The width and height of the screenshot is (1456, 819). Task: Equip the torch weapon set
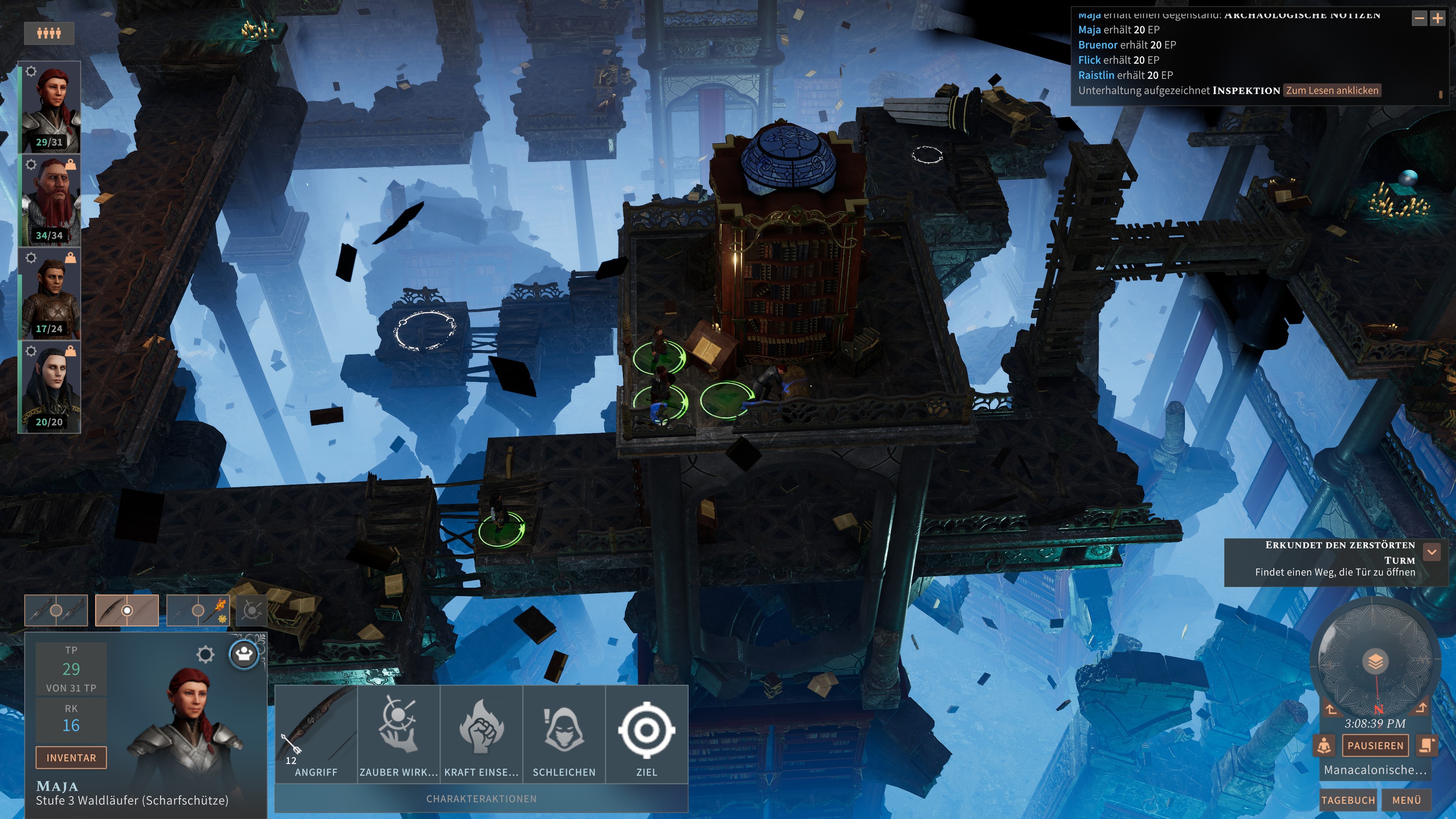[198, 610]
